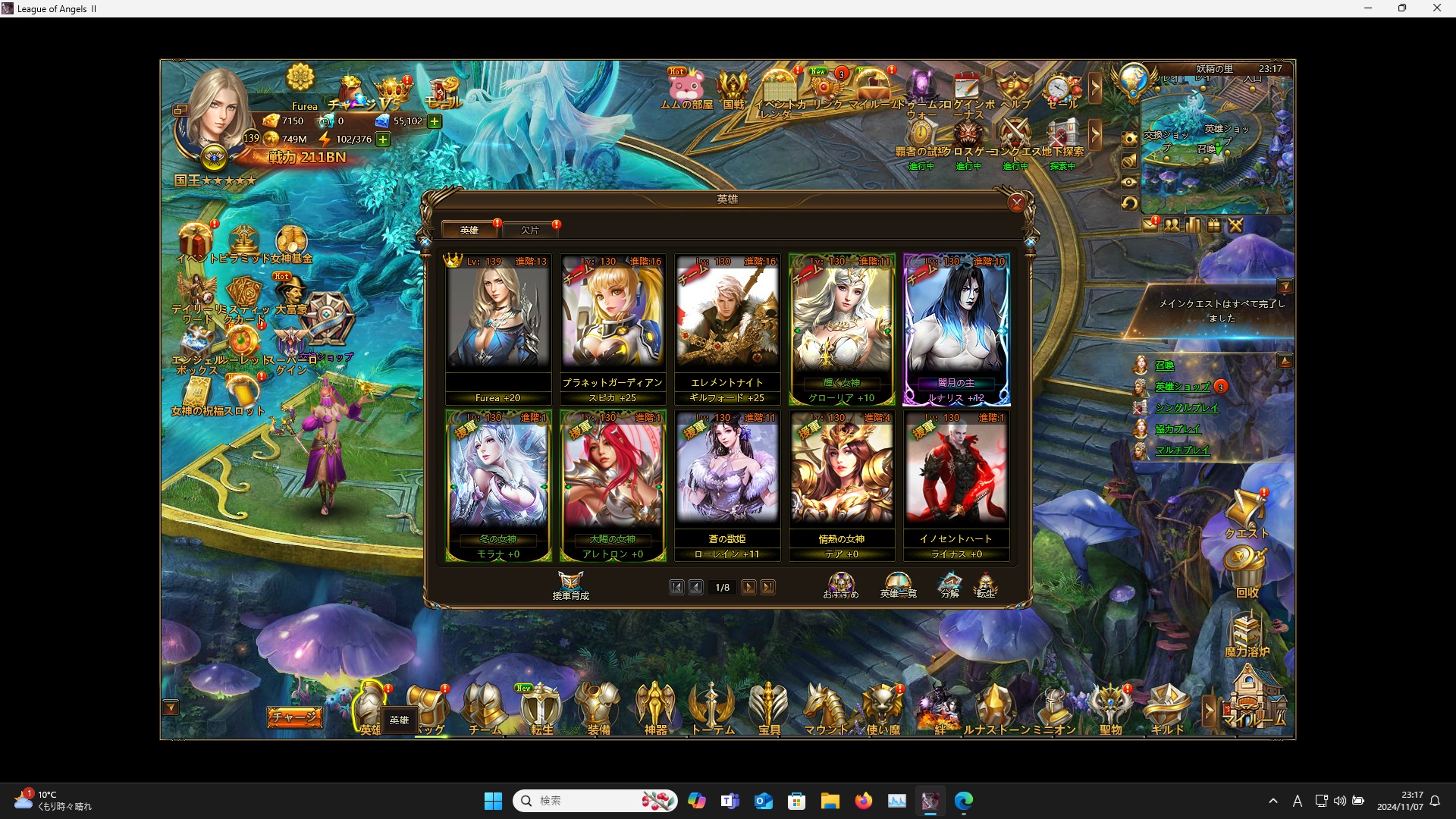Collapse the quest tracker with its yellow arrow
The height and width of the screenshot is (819, 1456).
click(1287, 286)
